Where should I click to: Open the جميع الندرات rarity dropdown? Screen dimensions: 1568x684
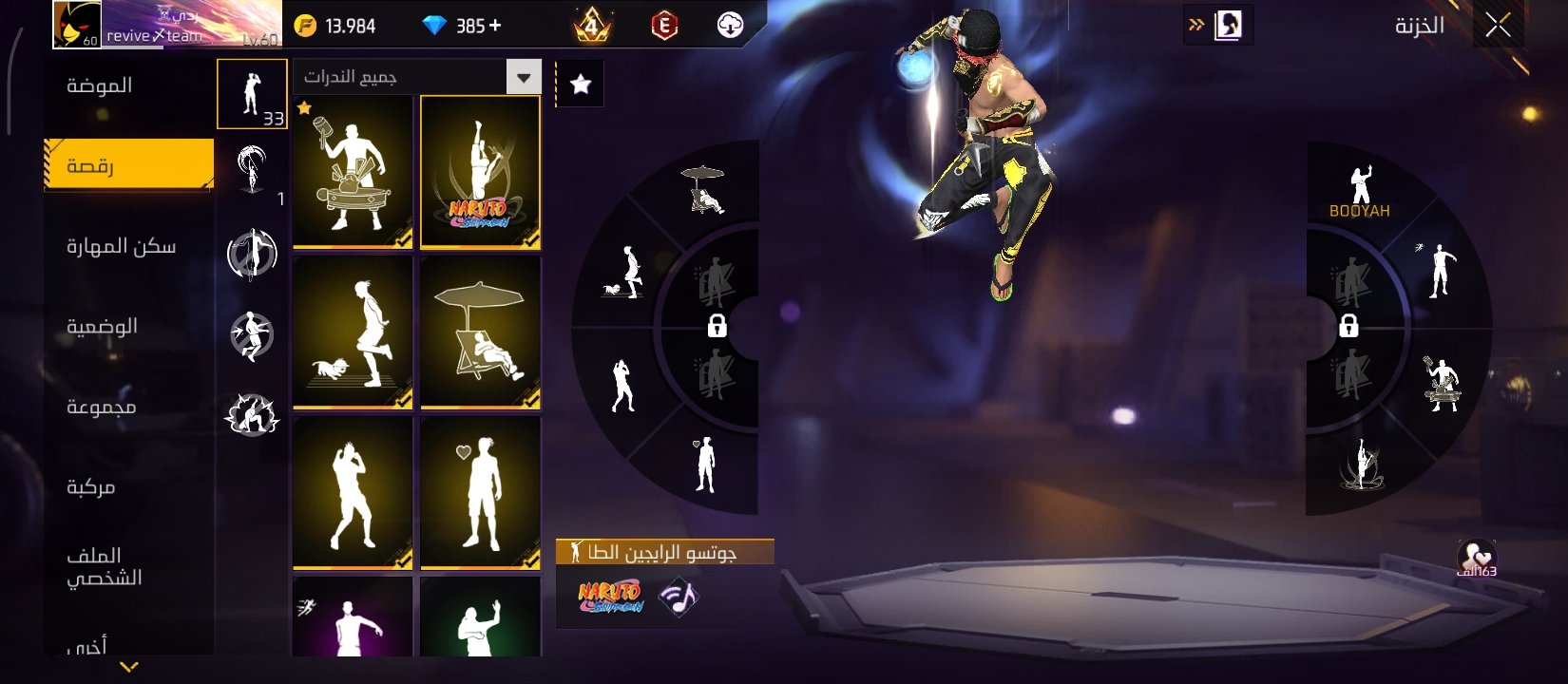point(417,77)
